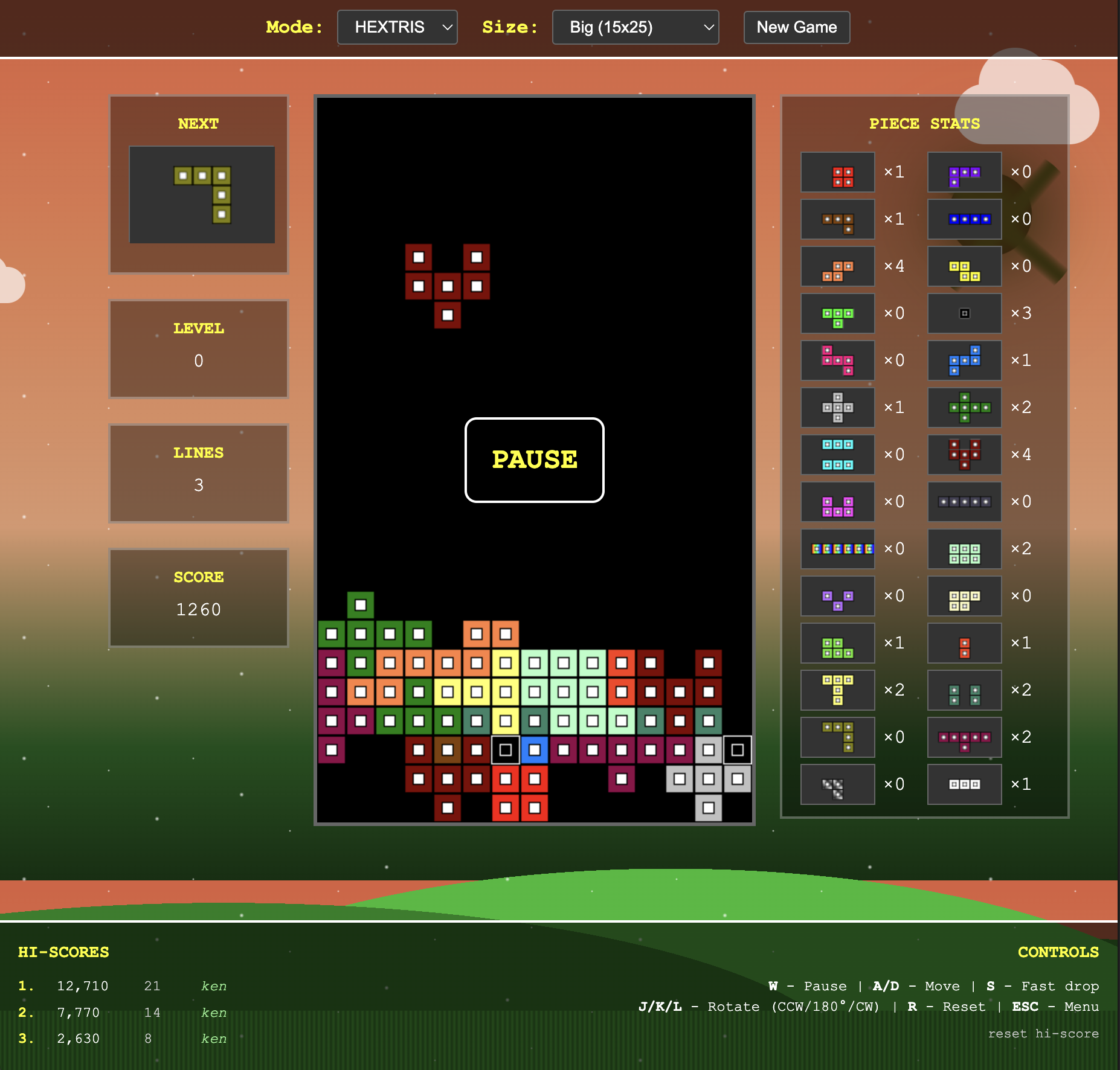Click the magenta piece icon showing ×0
The width and height of the screenshot is (1120, 1070).
click(838, 502)
